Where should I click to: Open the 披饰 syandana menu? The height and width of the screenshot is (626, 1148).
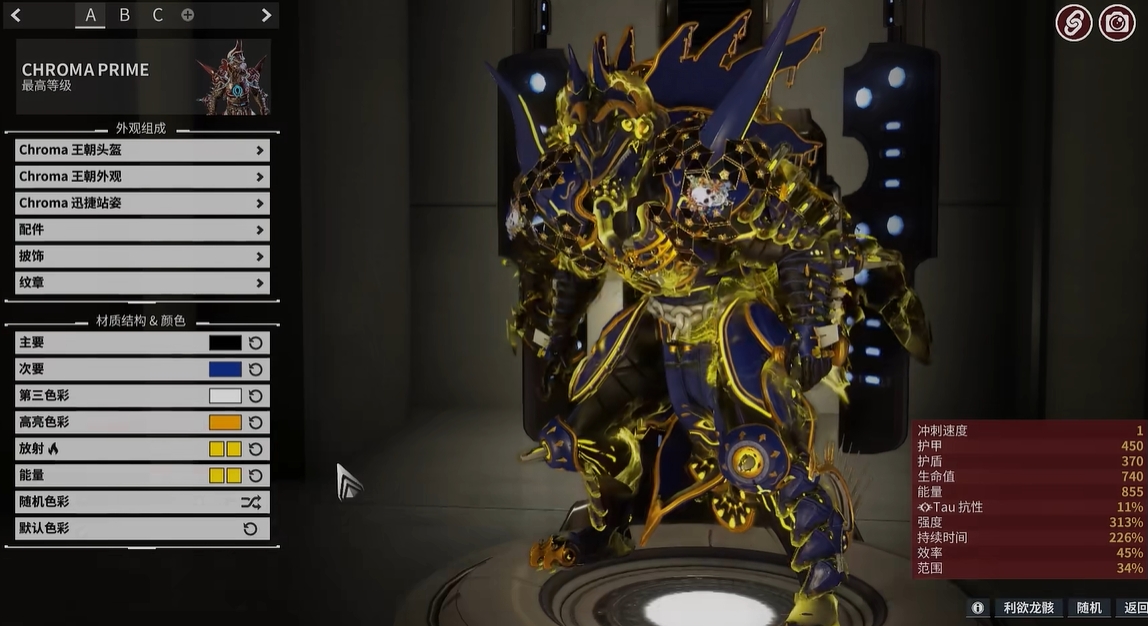tap(142, 256)
